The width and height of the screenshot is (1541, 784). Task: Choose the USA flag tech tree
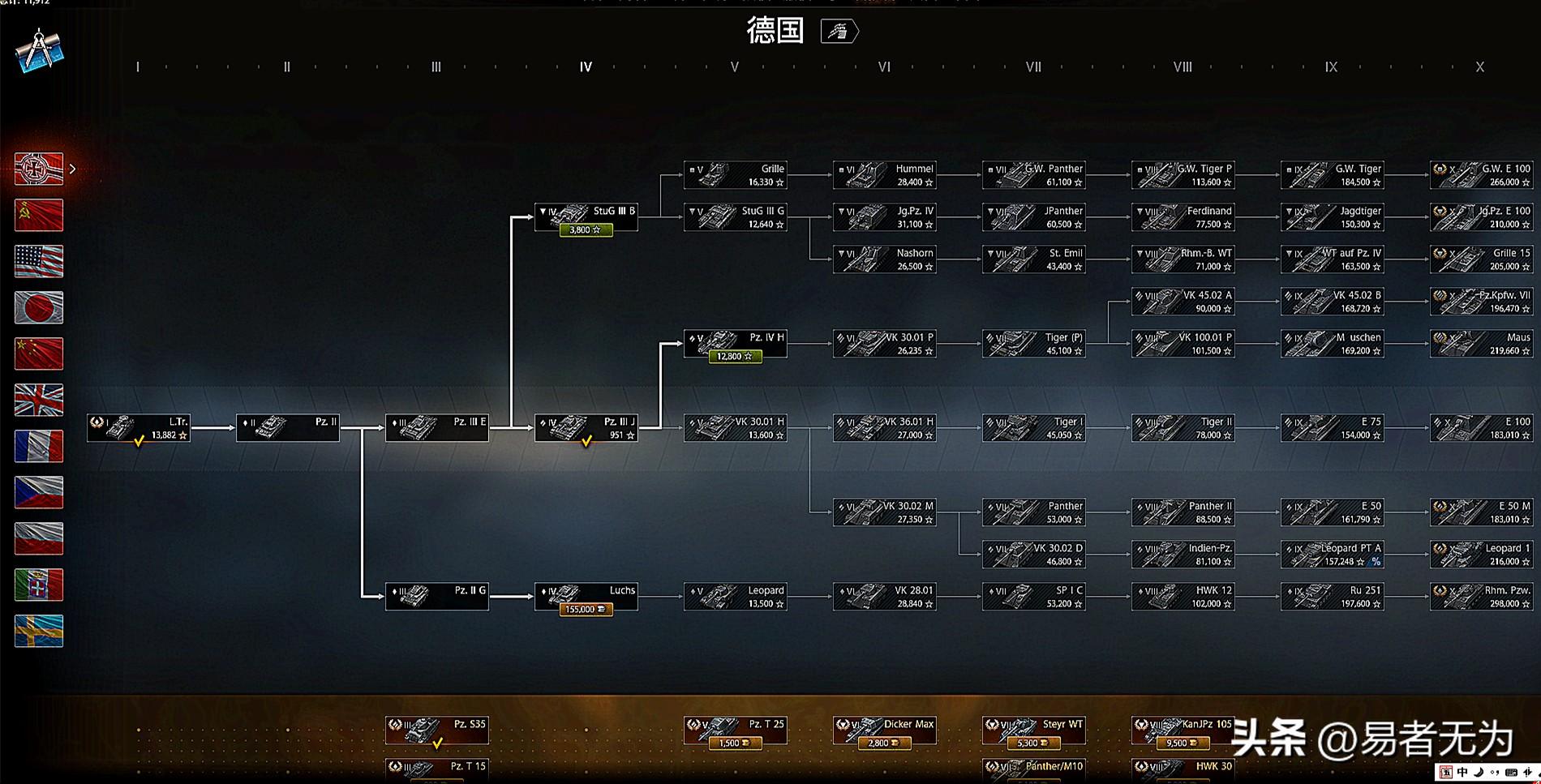(x=39, y=261)
